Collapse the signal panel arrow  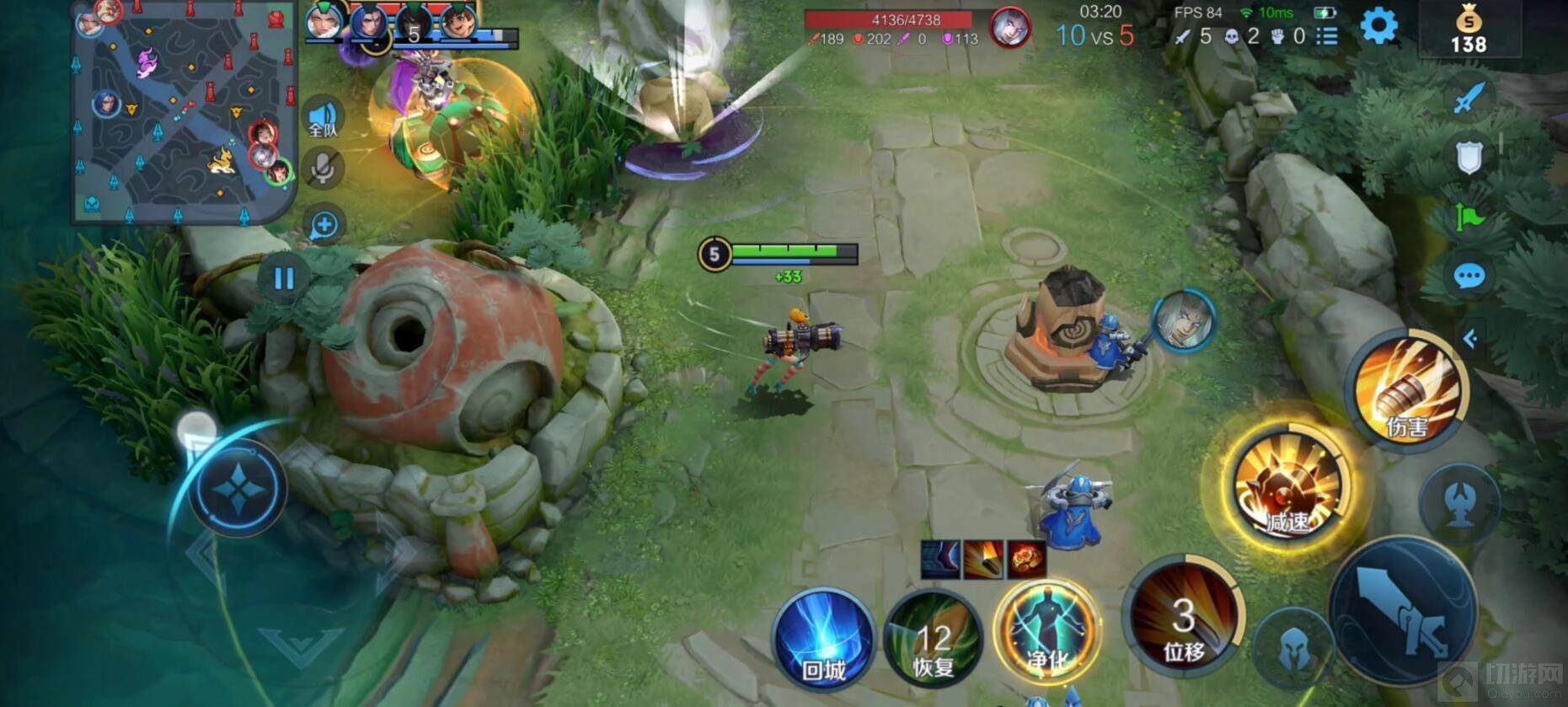click(x=1470, y=339)
